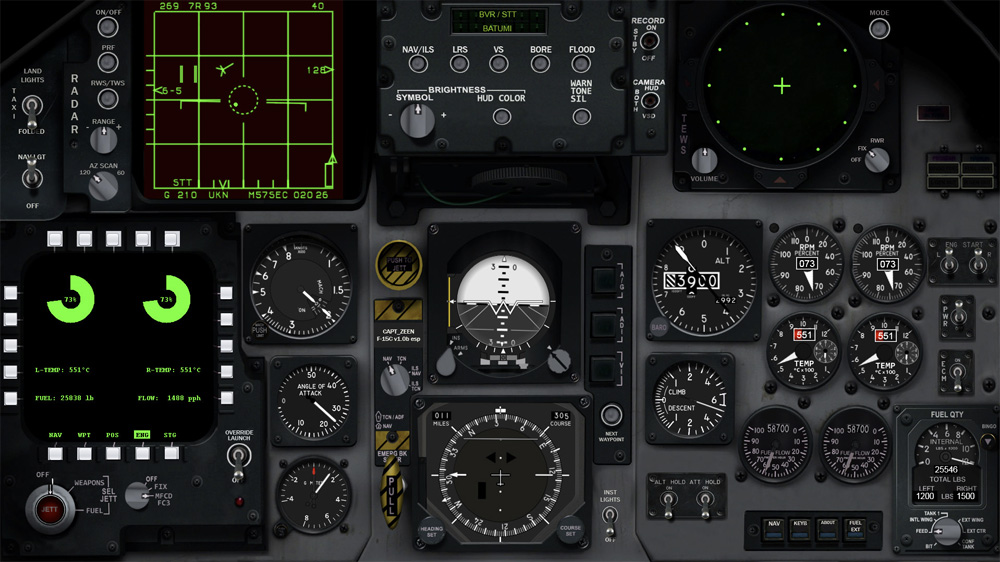The image size is (1000, 562).
Task: Switch on the FLOOD mode button
Action: tap(582, 64)
